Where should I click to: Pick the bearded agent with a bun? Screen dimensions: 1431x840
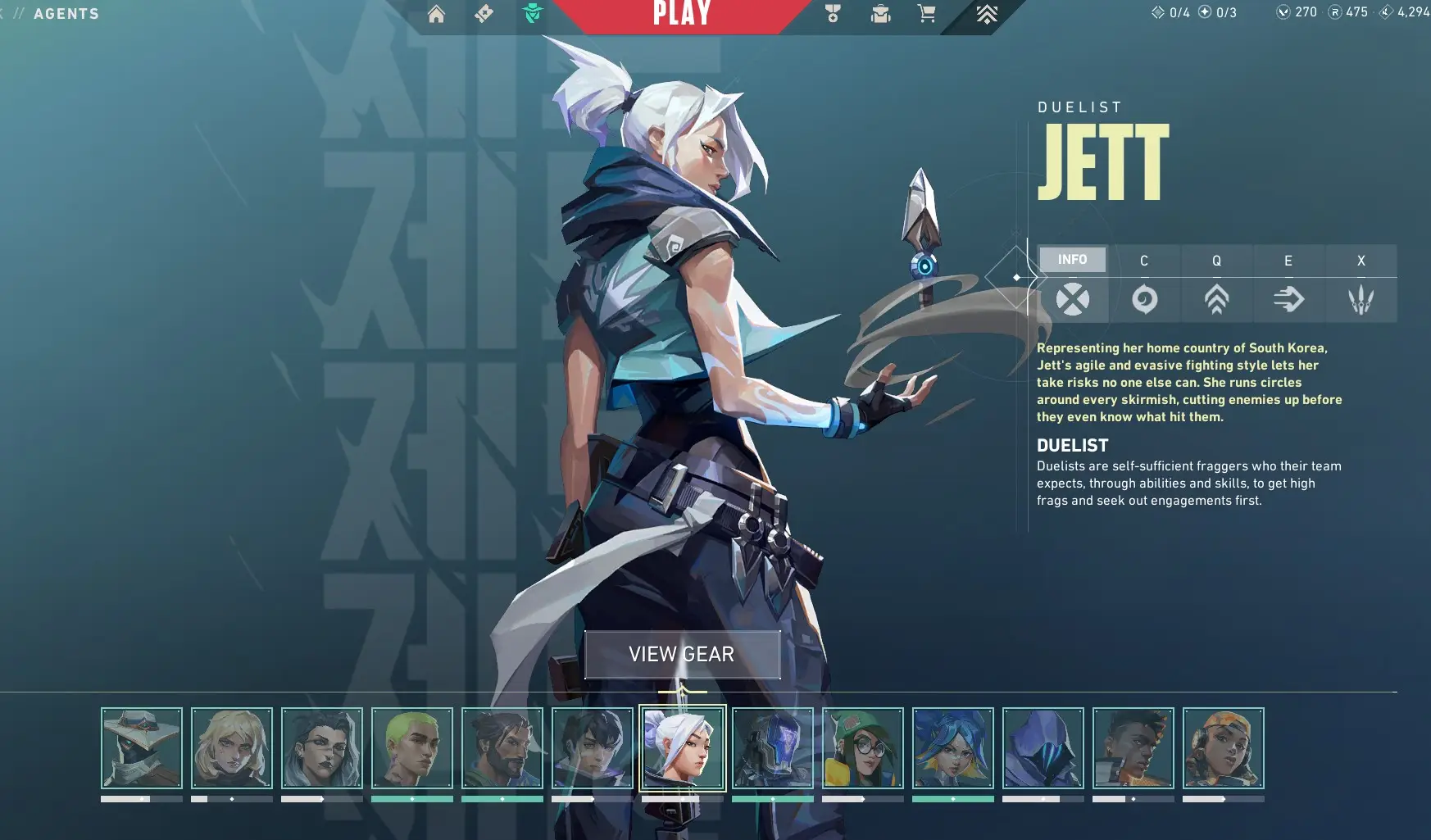pyautogui.click(x=502, y=747)
